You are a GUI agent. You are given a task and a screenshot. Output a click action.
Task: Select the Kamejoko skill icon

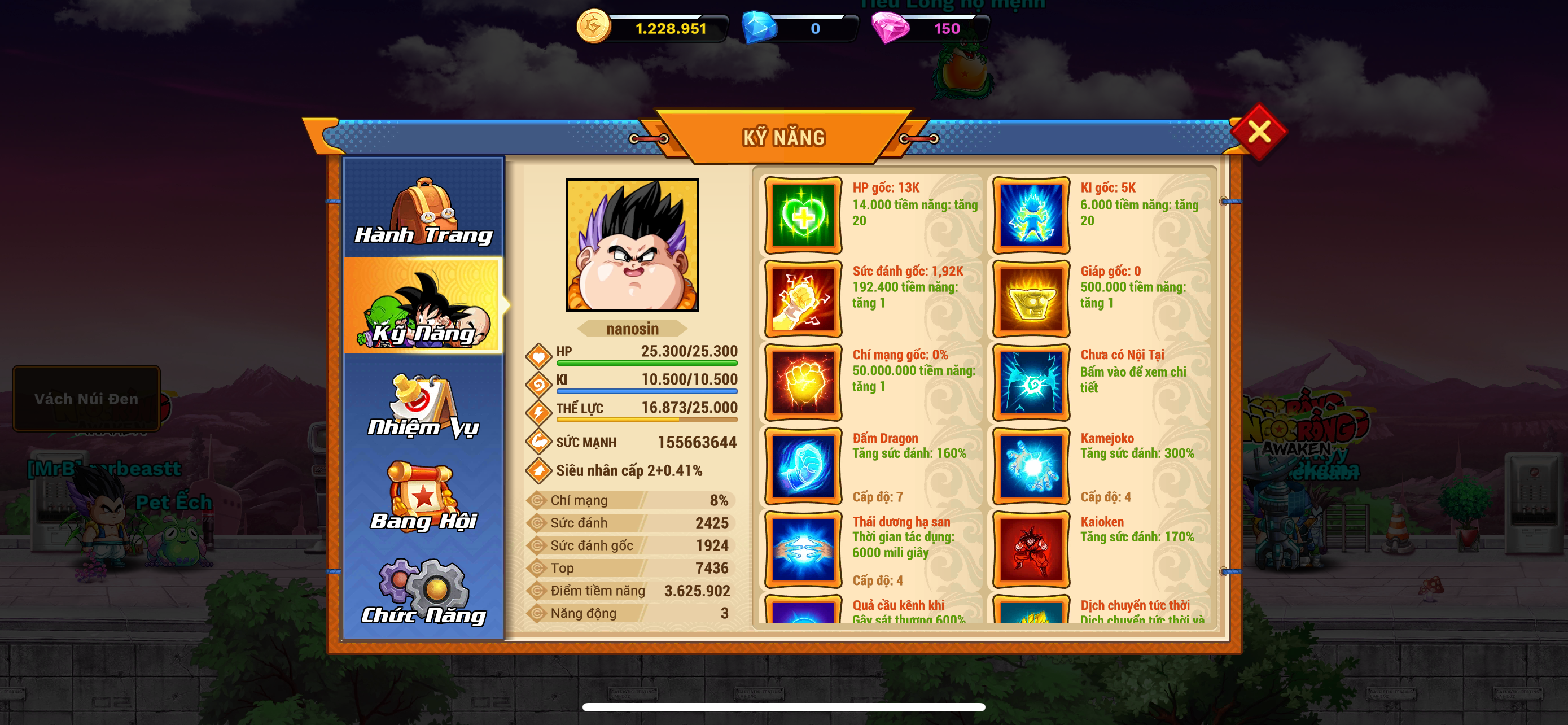[x=1031, y=466]
